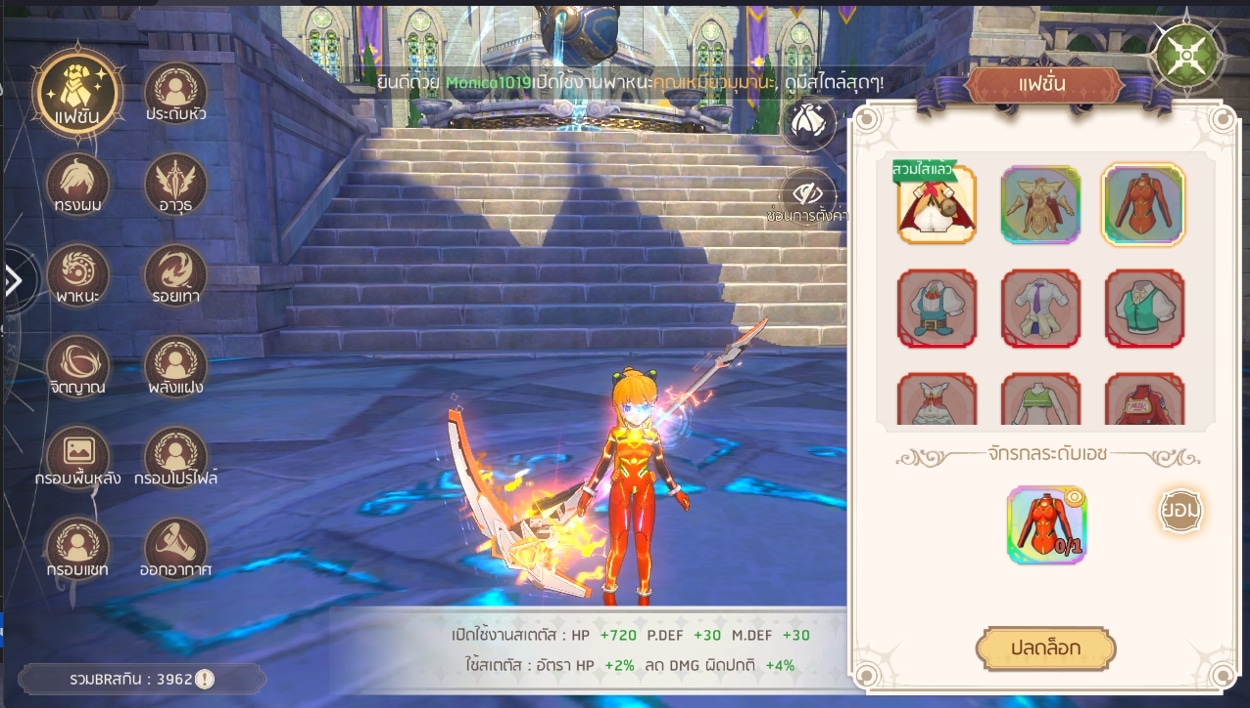The height and width of the screenshot is (708, 1250).
Task: Select the equipped red cape outfit
Action: pos(936,205)
